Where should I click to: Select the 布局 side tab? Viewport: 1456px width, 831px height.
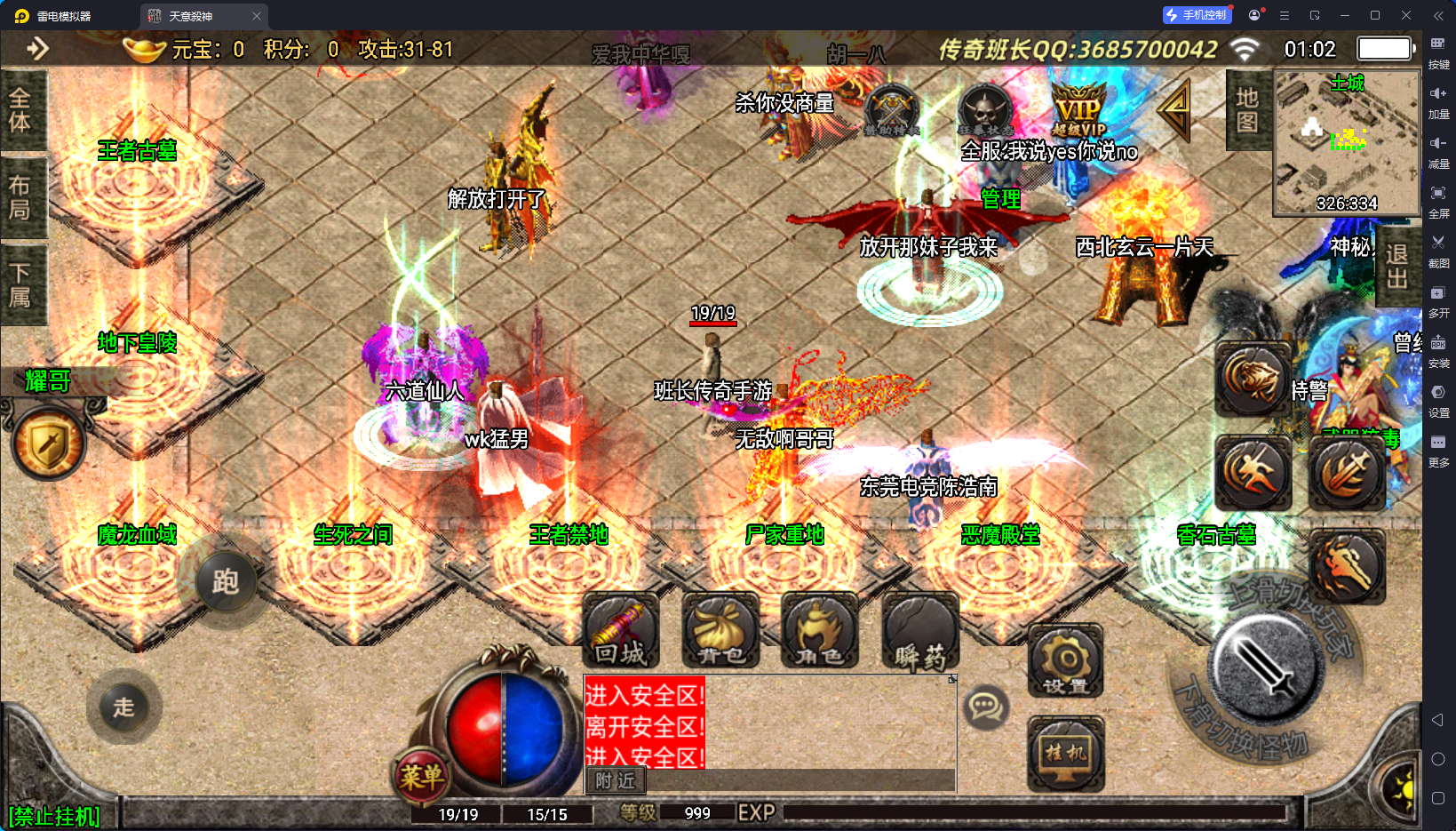[x=21, y=197]
